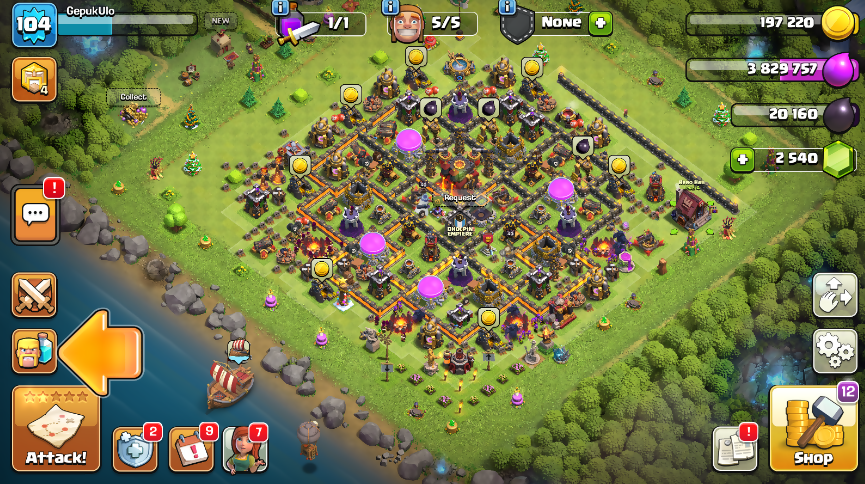Click the level 104 player profile badge
The height and width of the screenshot is (484, 865).
coord(34,24)
